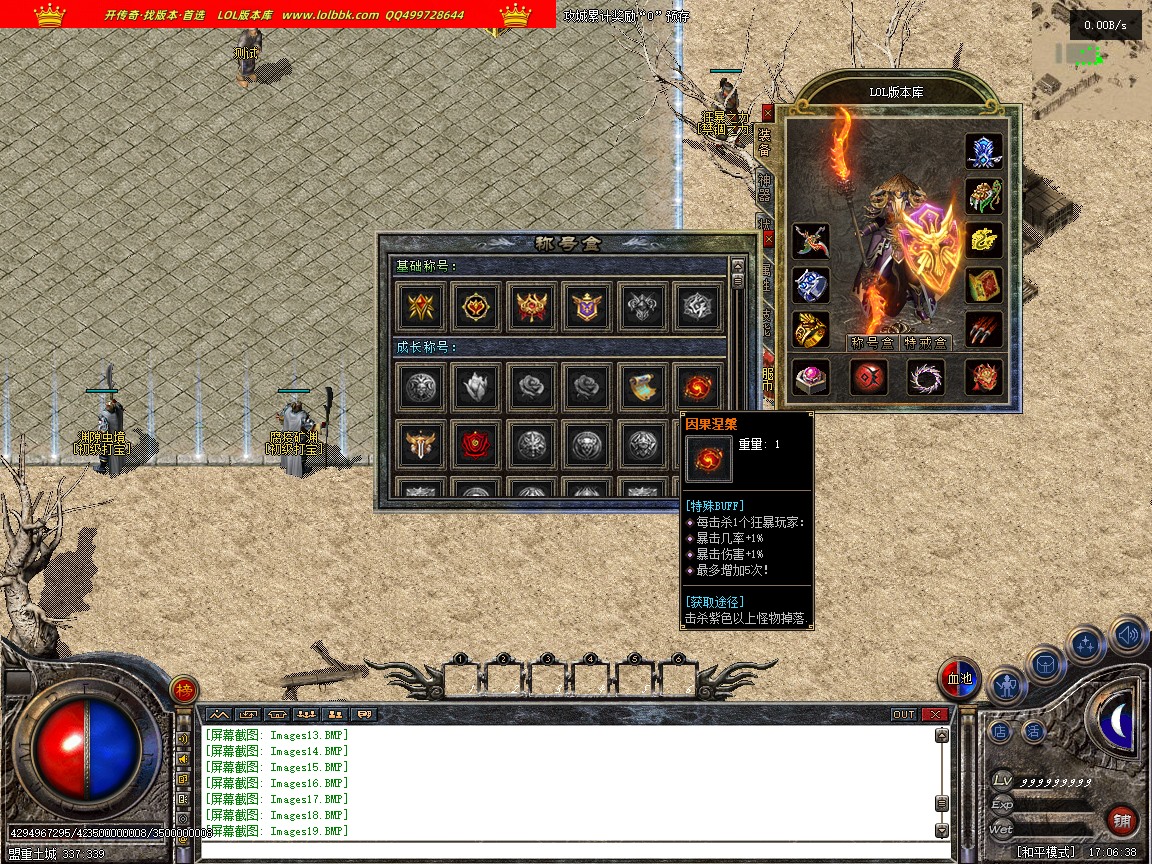Open the 称号盒 title box button
The width and height of the screenshot is (1152, 864).
[x=870, y=342]
